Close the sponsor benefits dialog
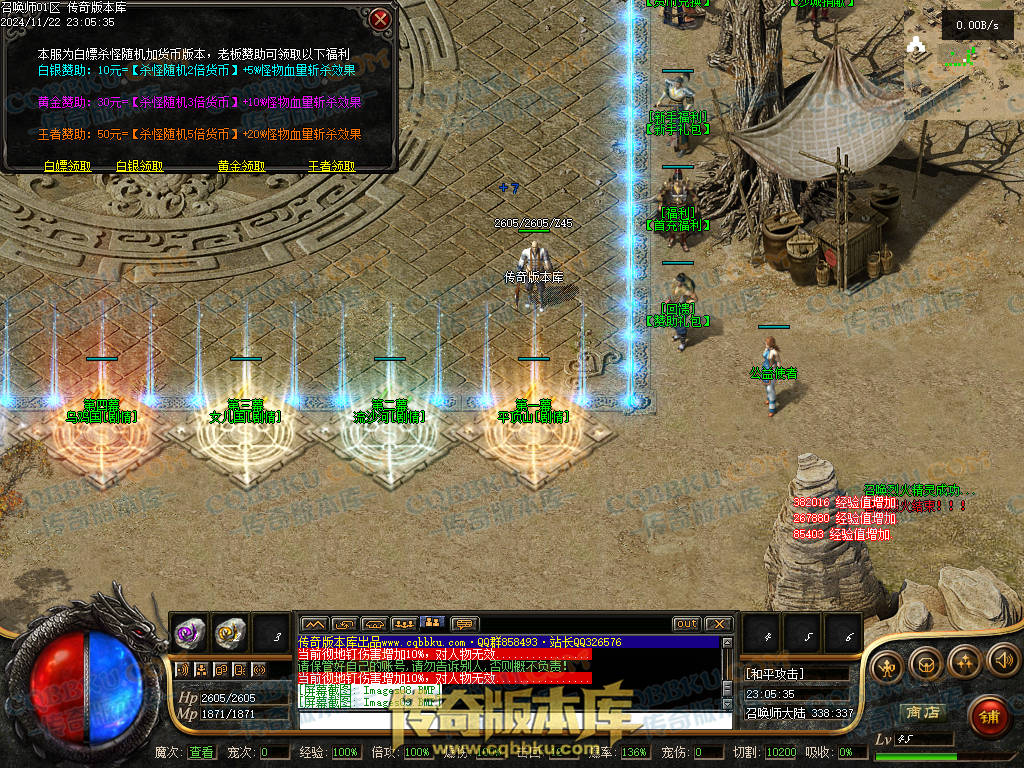 coord(380,19)
